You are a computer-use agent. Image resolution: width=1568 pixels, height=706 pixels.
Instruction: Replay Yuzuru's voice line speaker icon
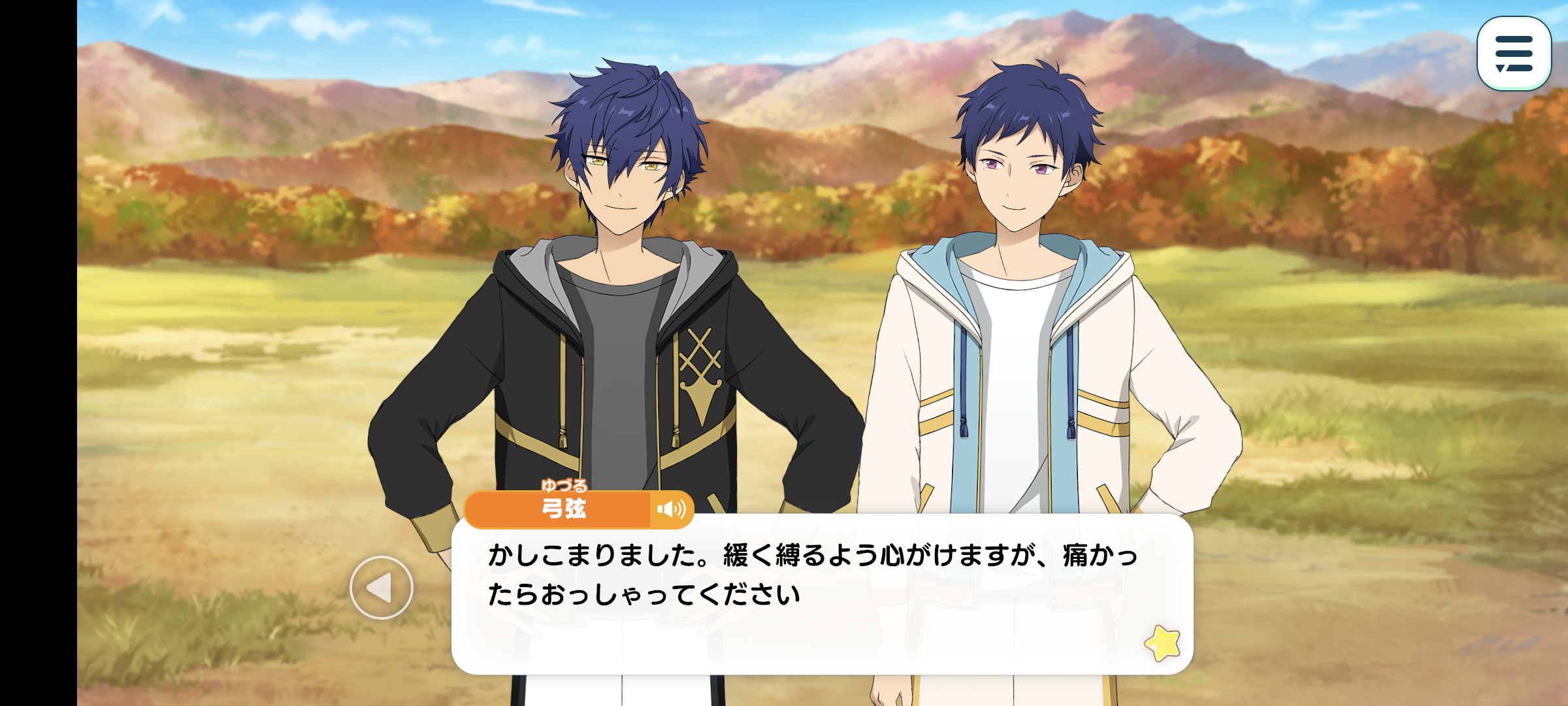(x=671, y=509)
